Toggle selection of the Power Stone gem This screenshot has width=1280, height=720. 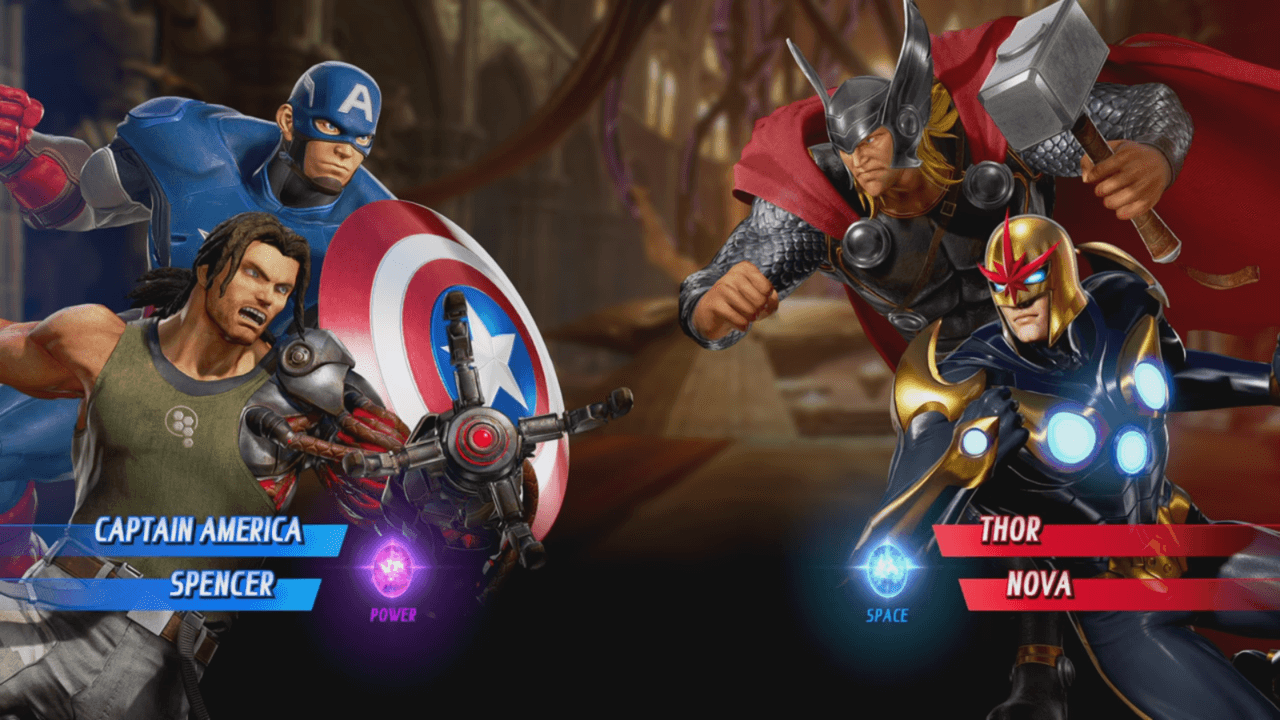(390, 570)
